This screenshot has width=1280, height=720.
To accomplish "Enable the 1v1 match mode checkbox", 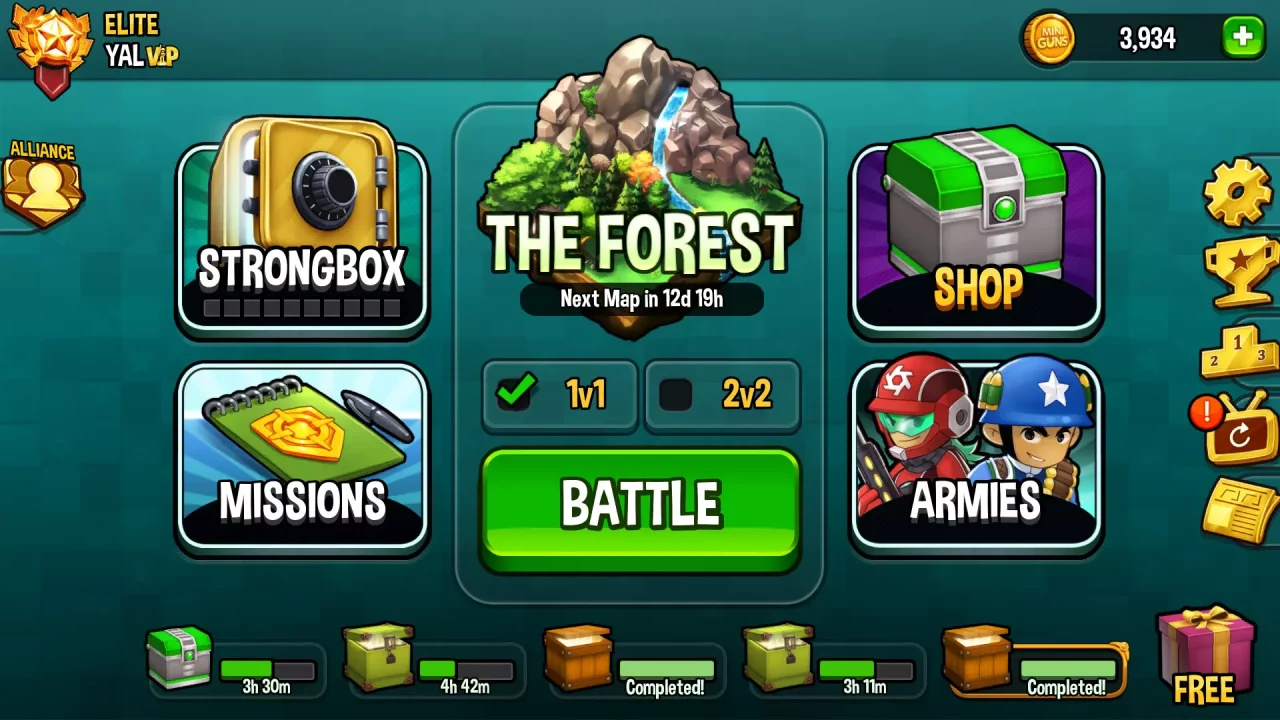I will click(x=515, y=394).
